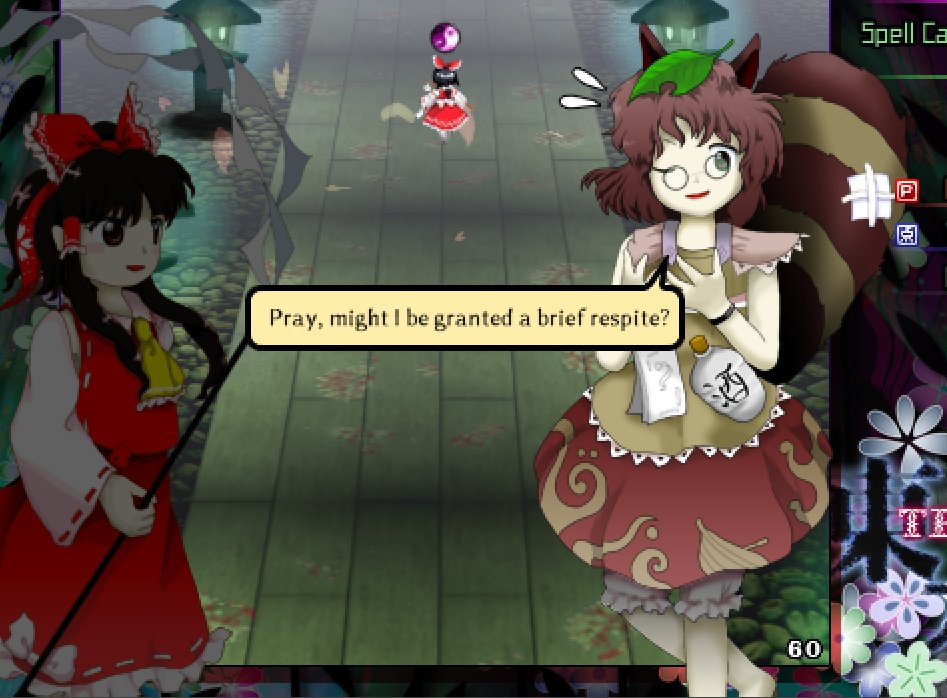Screen dimensions: 947x698
Task: Select the red P power icon
Action: point(907,190)
